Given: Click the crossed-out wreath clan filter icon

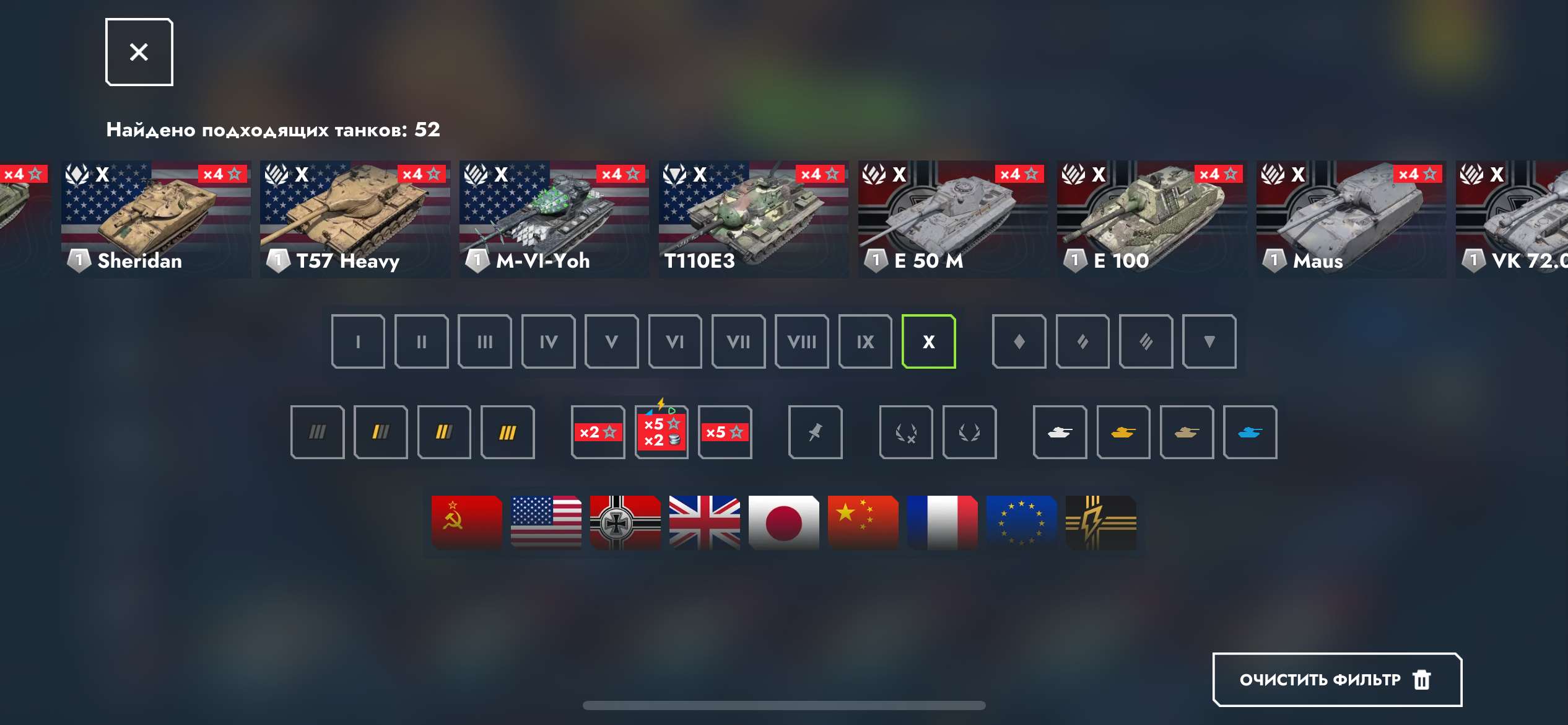Looking at the screenshot, I should [906, 432].
